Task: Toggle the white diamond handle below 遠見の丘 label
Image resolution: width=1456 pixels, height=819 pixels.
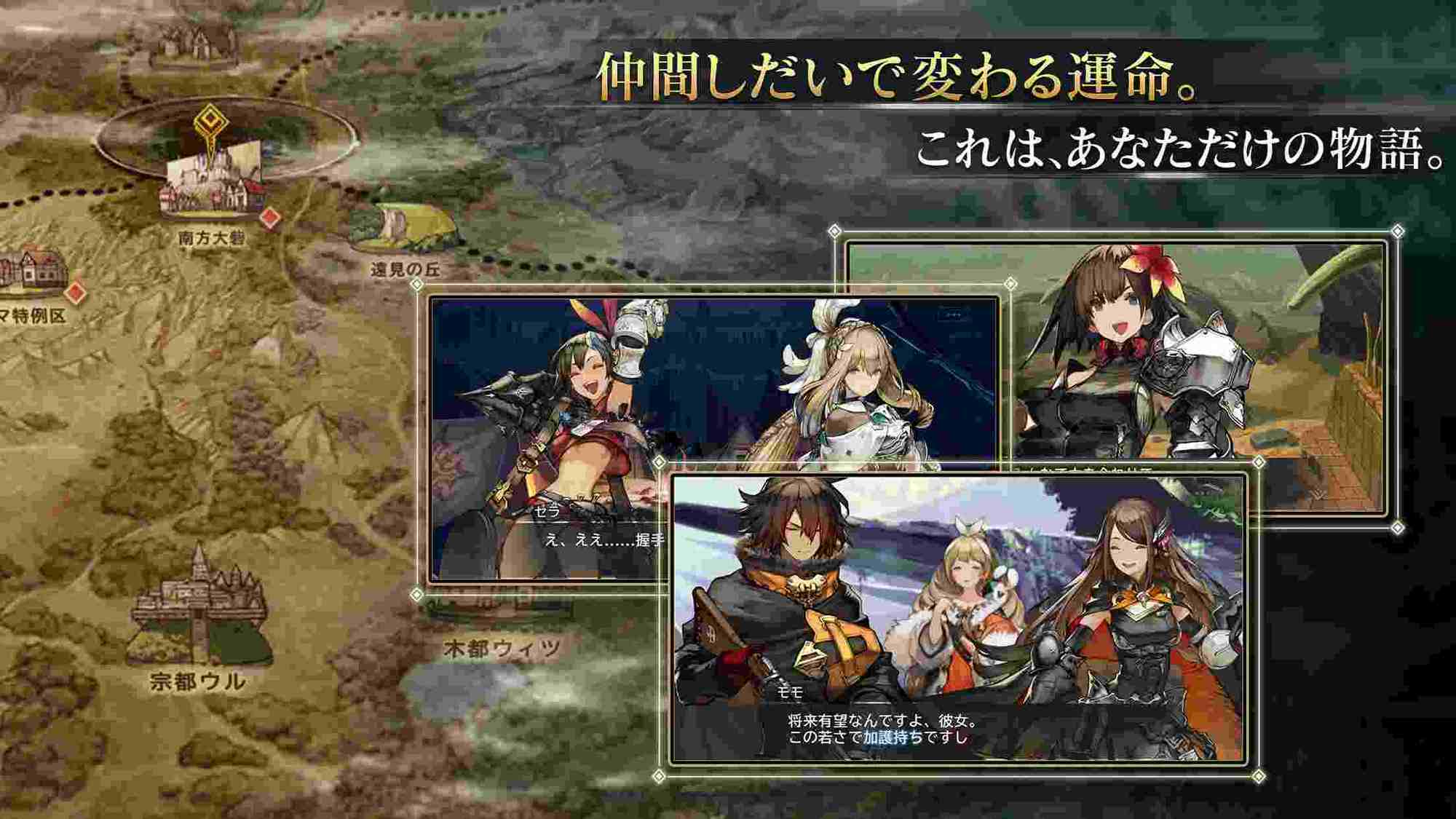Action: point(417,284)
